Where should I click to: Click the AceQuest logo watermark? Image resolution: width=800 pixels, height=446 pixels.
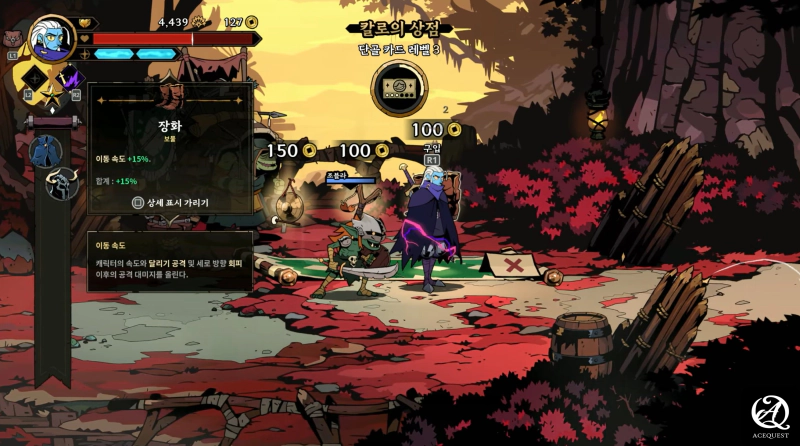(x=770, y=417)
